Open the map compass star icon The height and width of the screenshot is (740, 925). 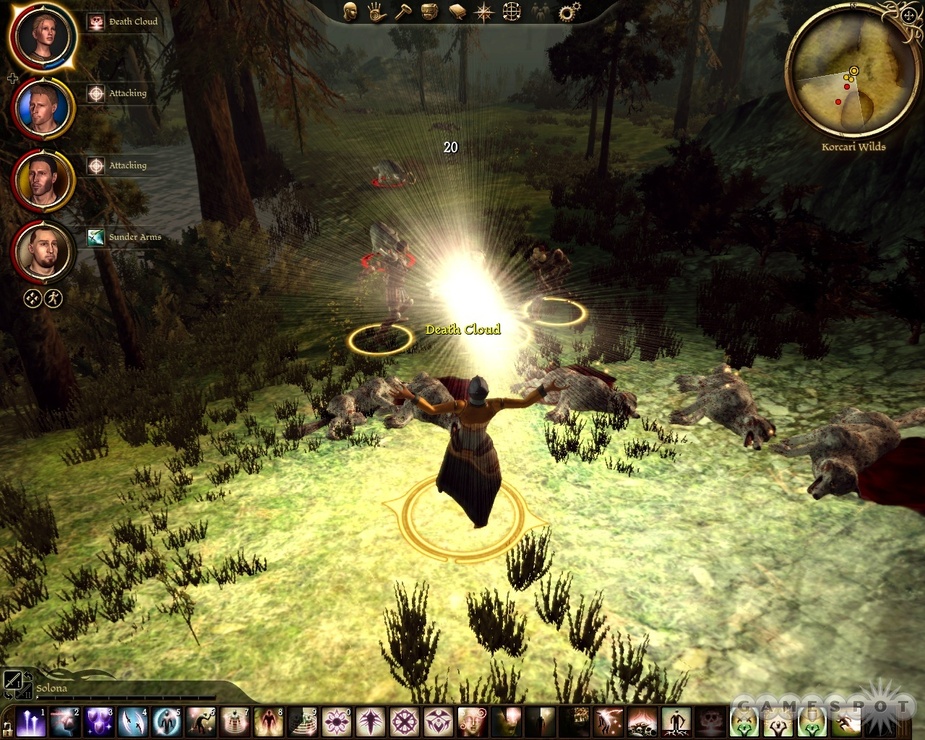click(484, 12)
